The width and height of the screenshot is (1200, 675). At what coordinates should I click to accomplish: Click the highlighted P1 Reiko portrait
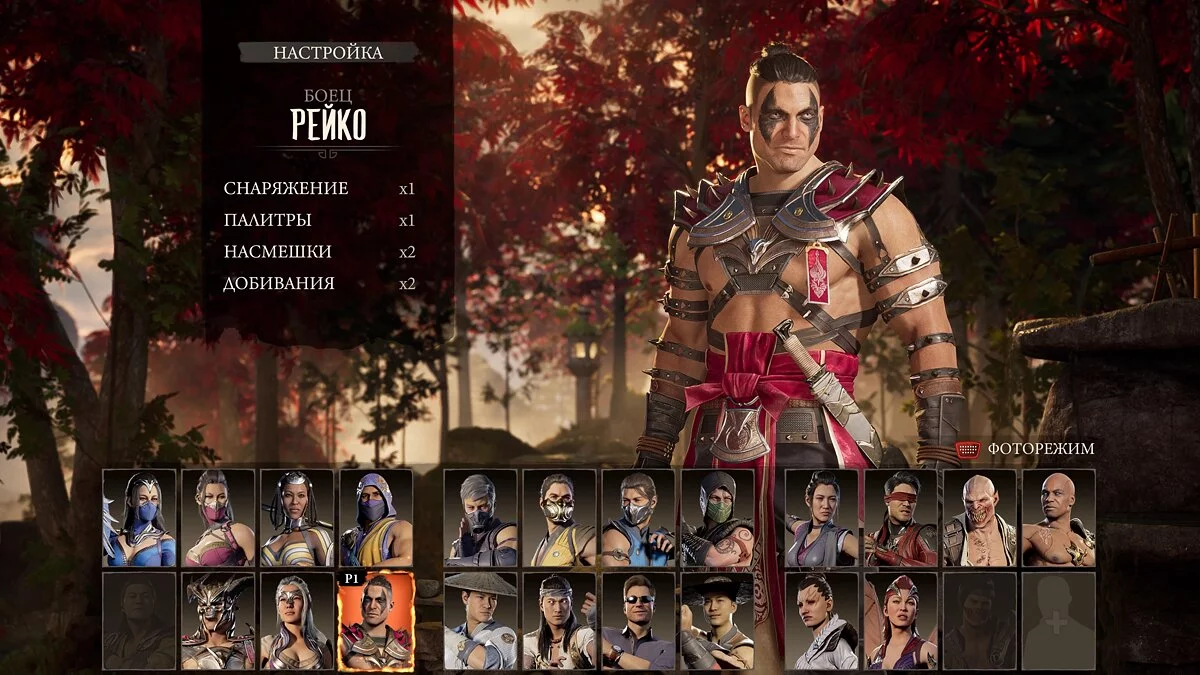[x=376, y=621]
